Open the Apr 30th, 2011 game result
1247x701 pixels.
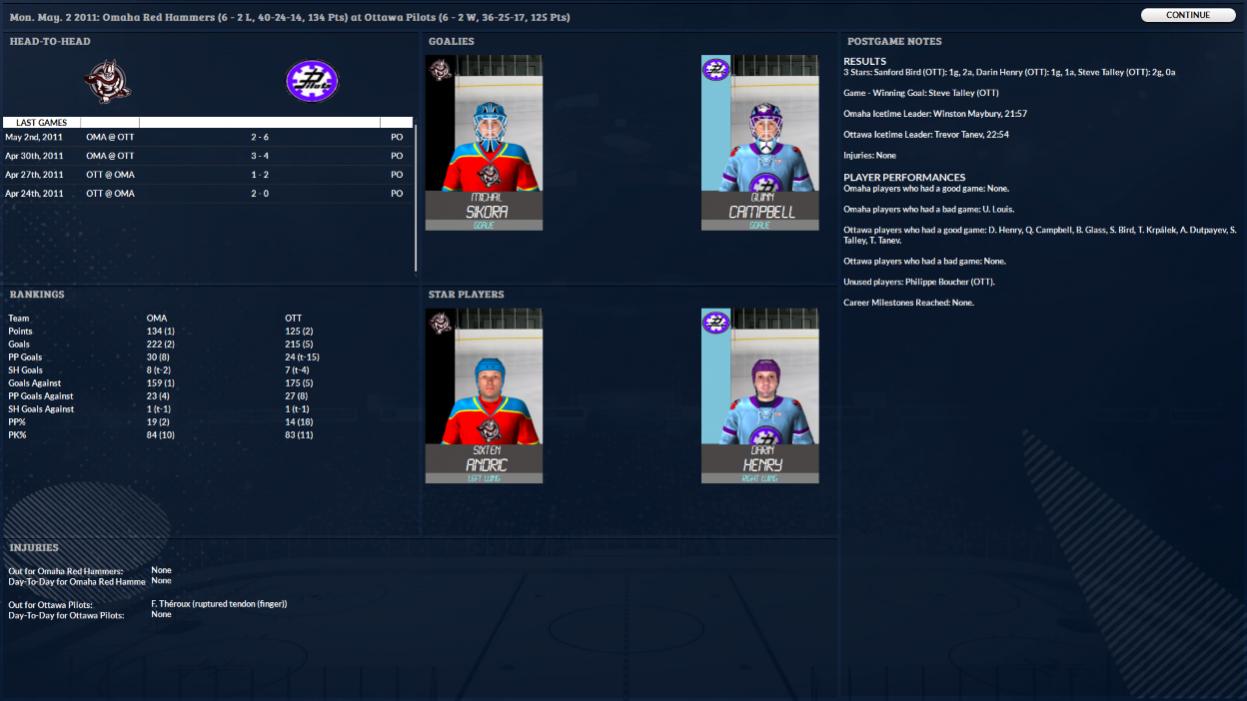tap(208, 156)
